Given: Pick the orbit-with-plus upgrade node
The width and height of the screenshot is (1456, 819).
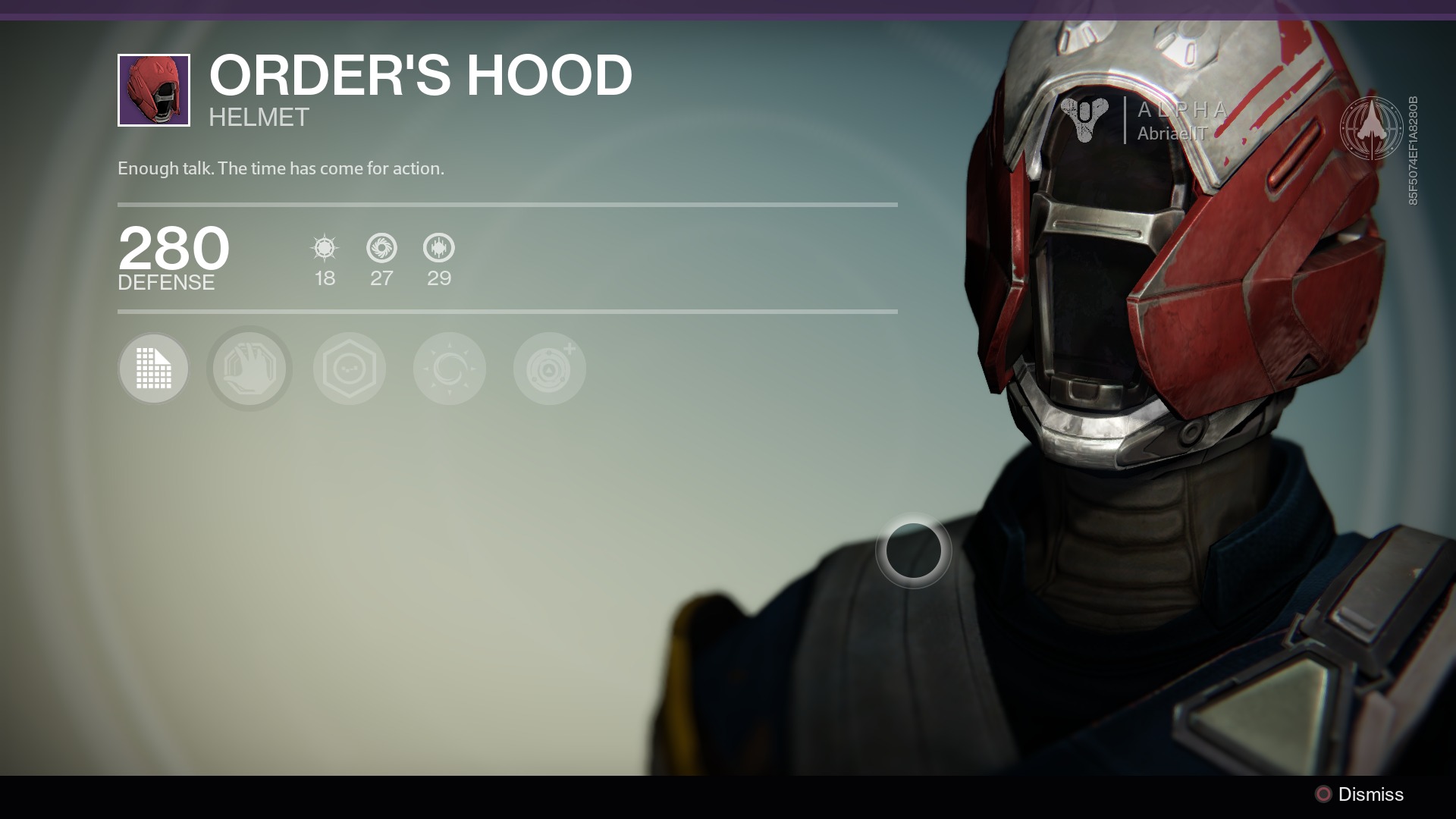Looking at the screenshot, I should [x=550, y=369].
